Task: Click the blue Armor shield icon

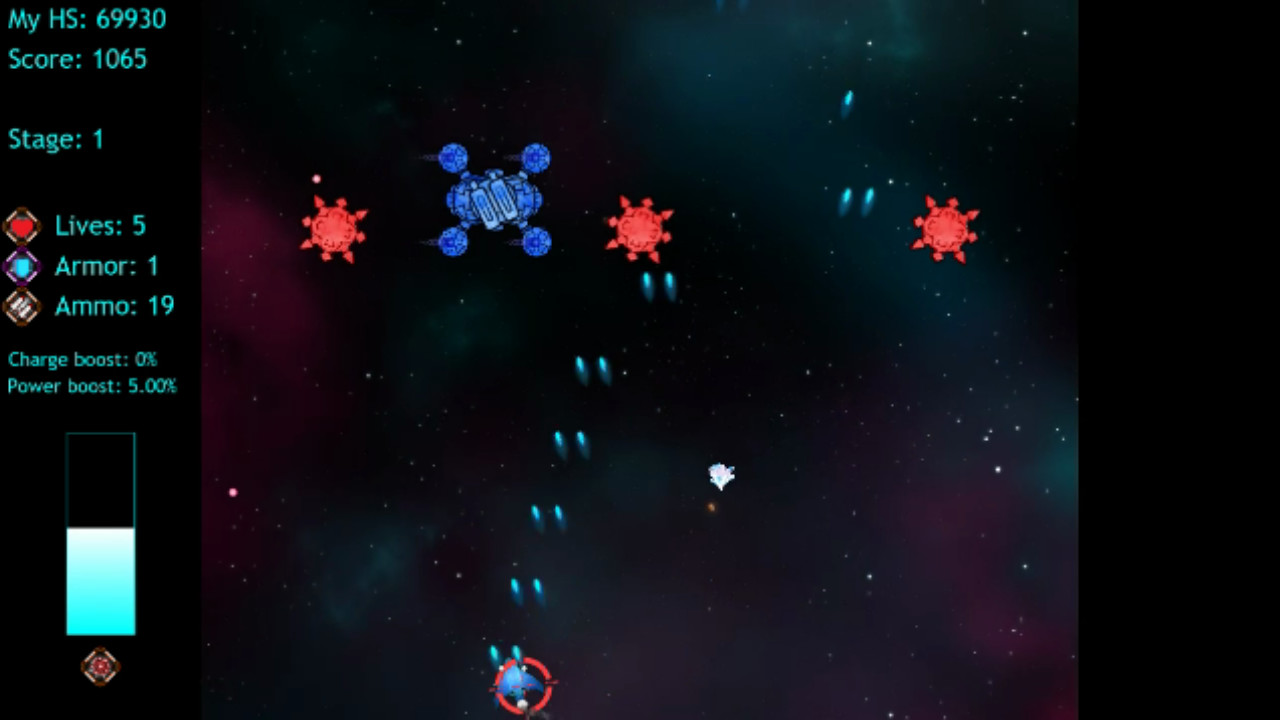Action: (22, 265)
